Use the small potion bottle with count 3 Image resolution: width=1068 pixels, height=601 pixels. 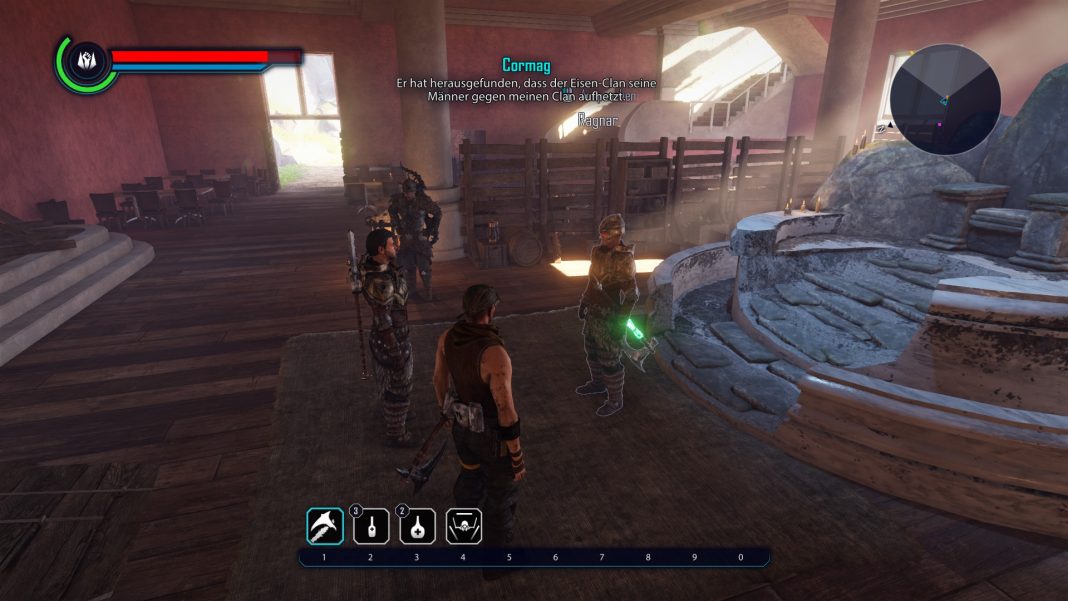pos(371,526)
